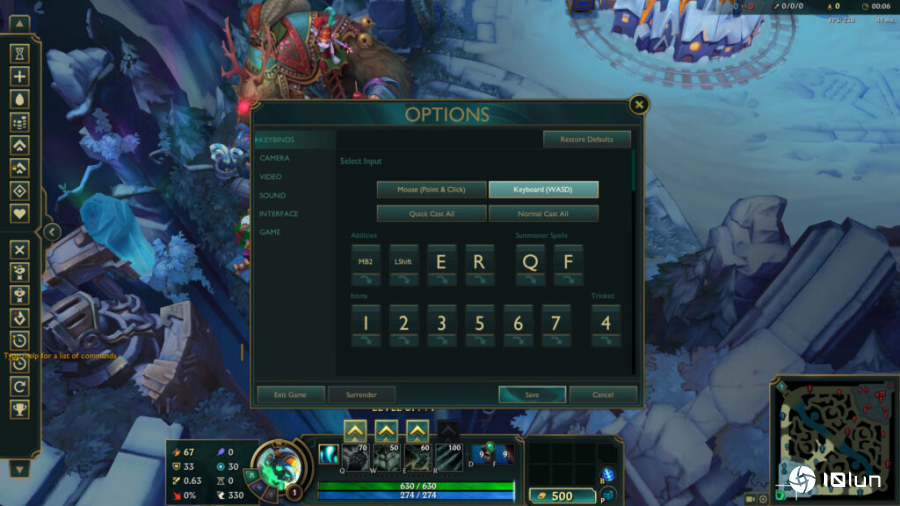Select Keyboard (WASD) input mode

point(543,189)
